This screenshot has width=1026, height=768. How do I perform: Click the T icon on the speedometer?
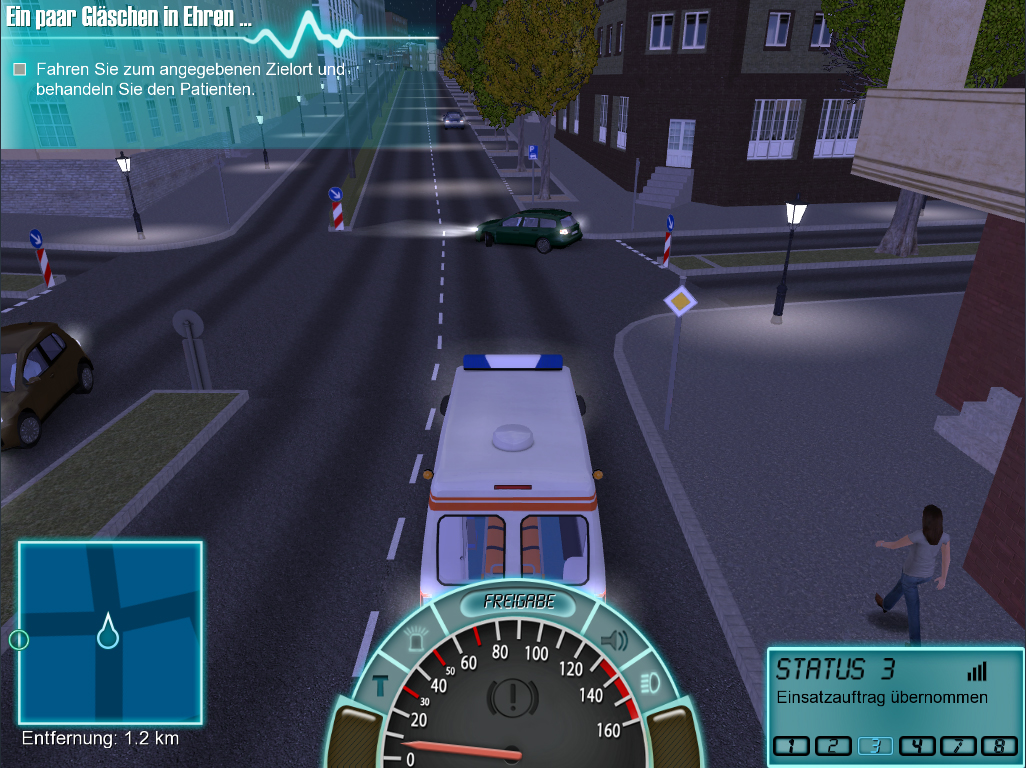(380, 685)
